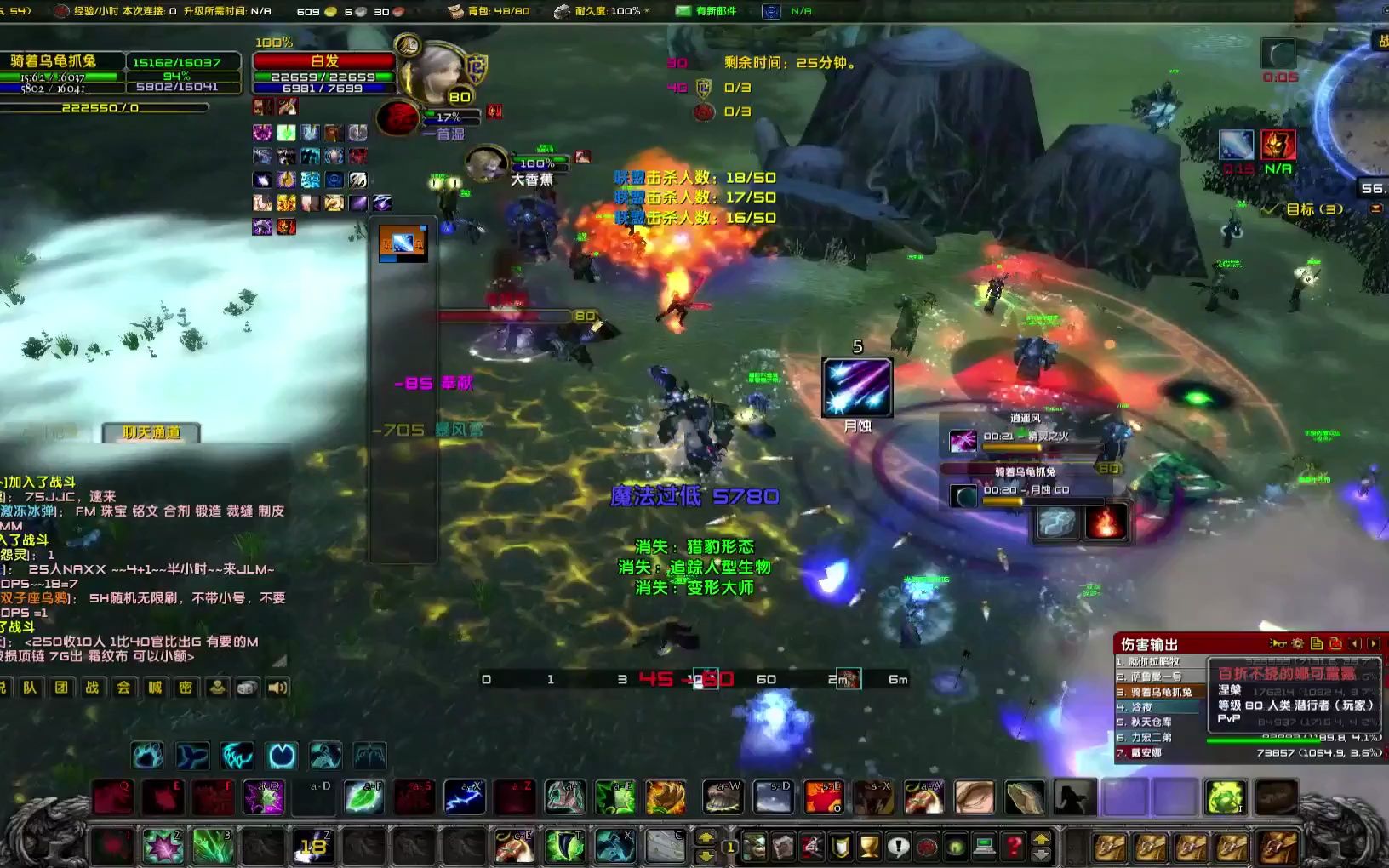Open the damage meter gear settings
Image resolution: width=1389 pixels, height=868 pixels.
[1297, 644]
